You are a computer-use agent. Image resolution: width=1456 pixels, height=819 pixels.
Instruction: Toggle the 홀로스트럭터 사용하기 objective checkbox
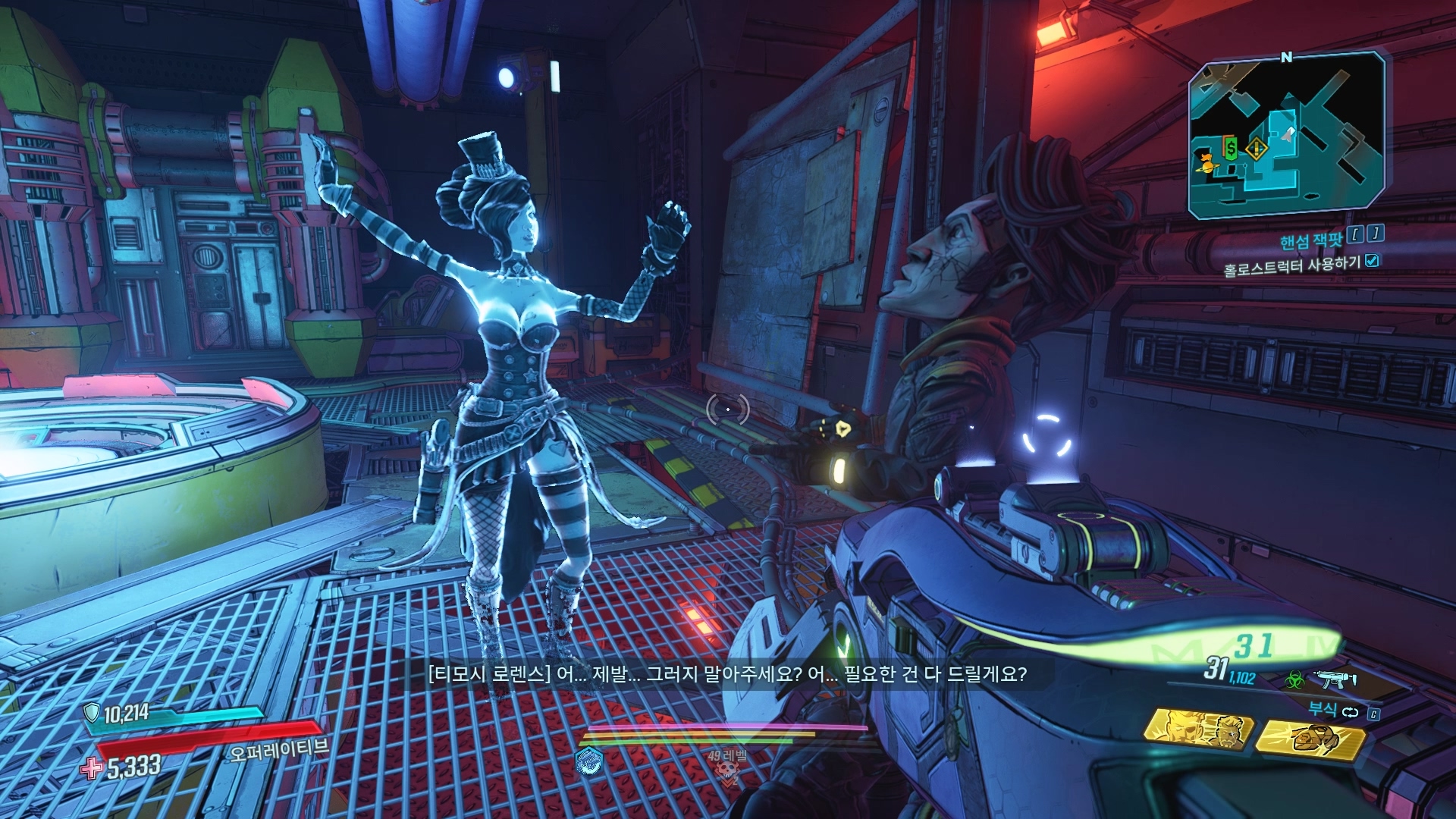coord(1372,261)
